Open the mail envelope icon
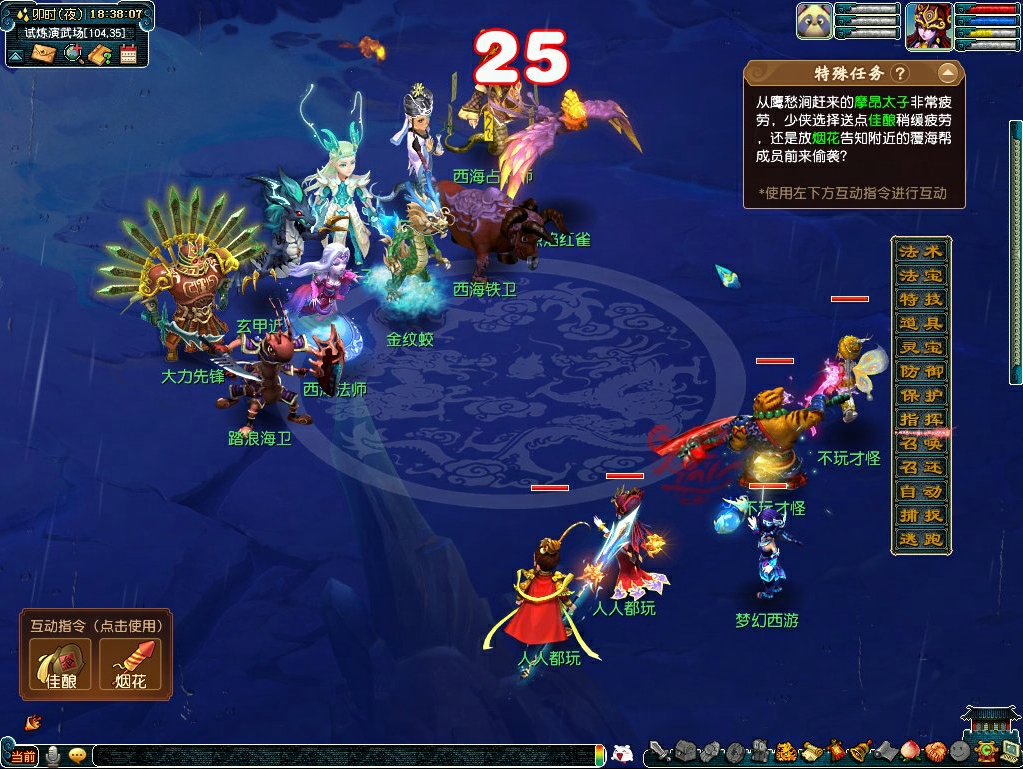 click(x=43, y=54)
